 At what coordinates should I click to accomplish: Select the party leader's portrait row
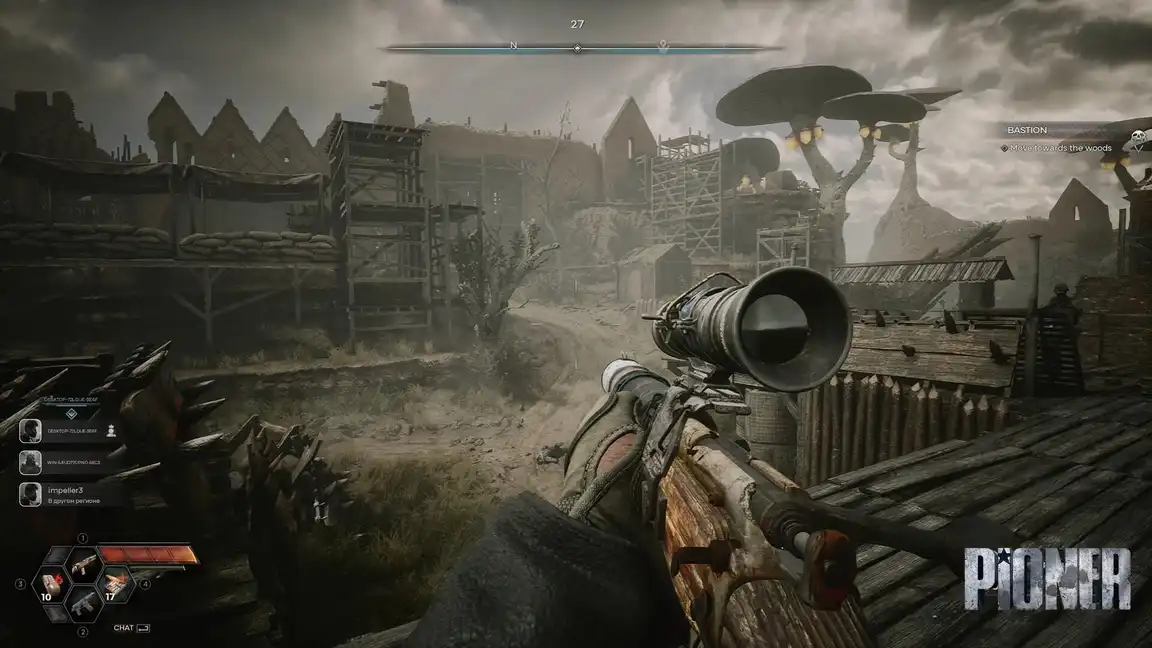pyautogui.click(x=70, y=430)
